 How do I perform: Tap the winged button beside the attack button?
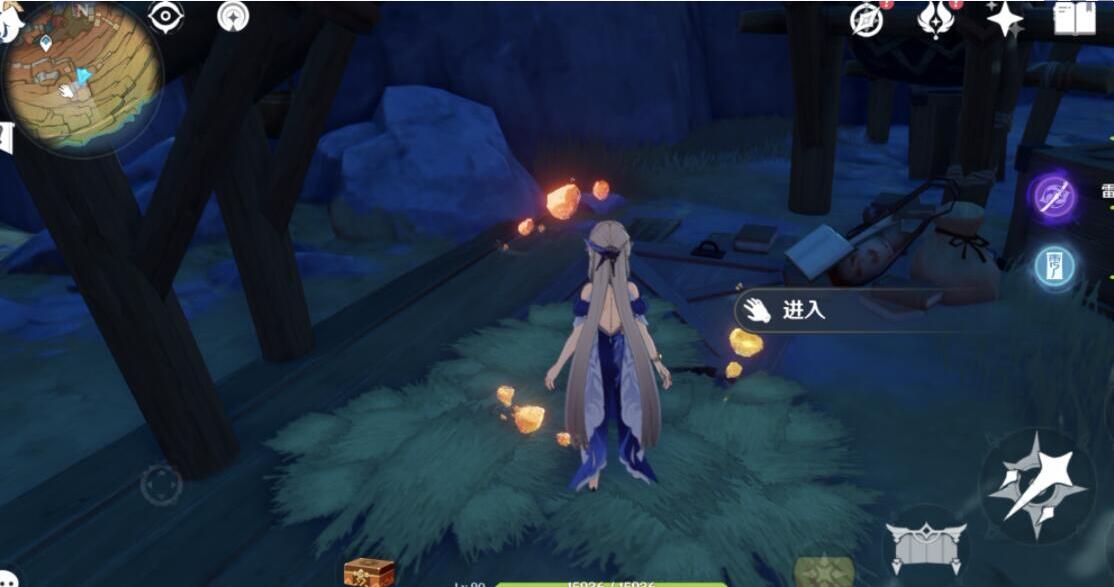(925, 547)
